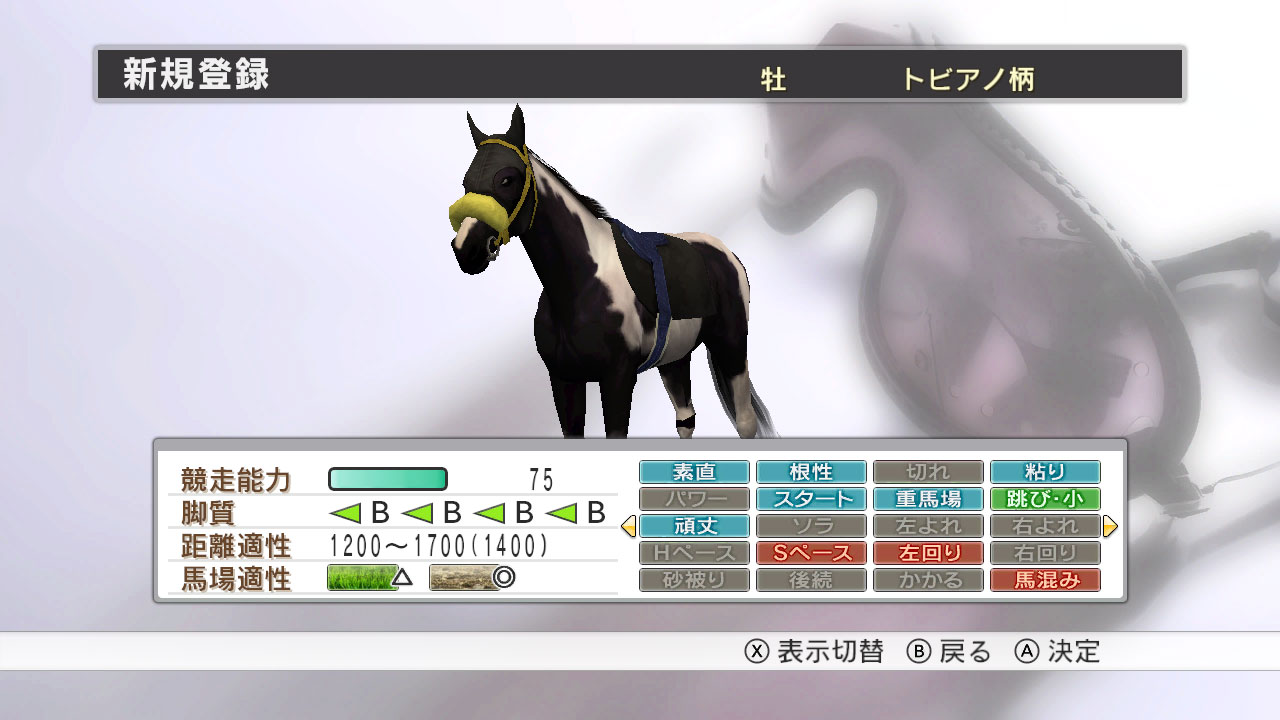Click the 競走能力 ability gauge bar
Screen dimensions: 1280x720
pyautogui.click(x=386, y=480)
